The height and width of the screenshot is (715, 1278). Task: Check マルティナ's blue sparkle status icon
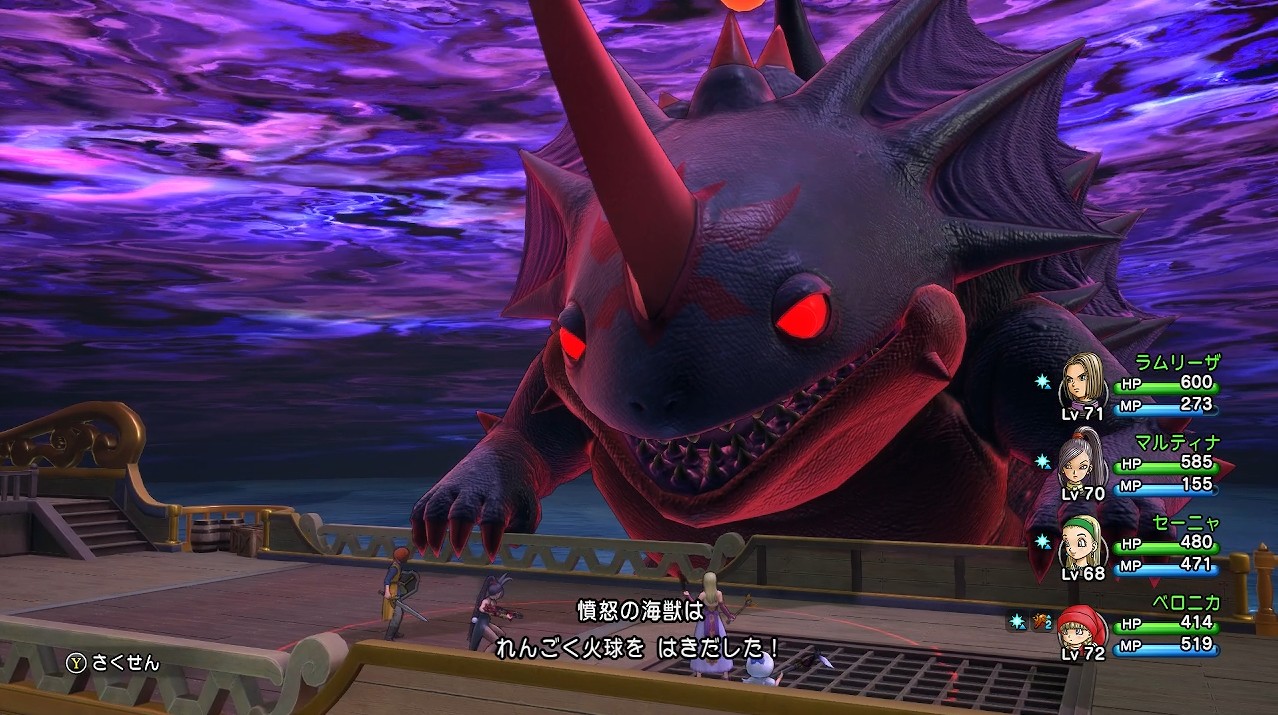coord(1042,461)
